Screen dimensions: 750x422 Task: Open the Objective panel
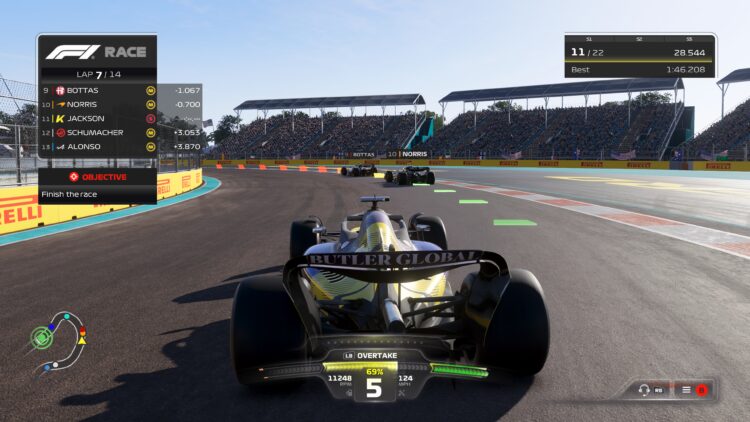[97, 177]
